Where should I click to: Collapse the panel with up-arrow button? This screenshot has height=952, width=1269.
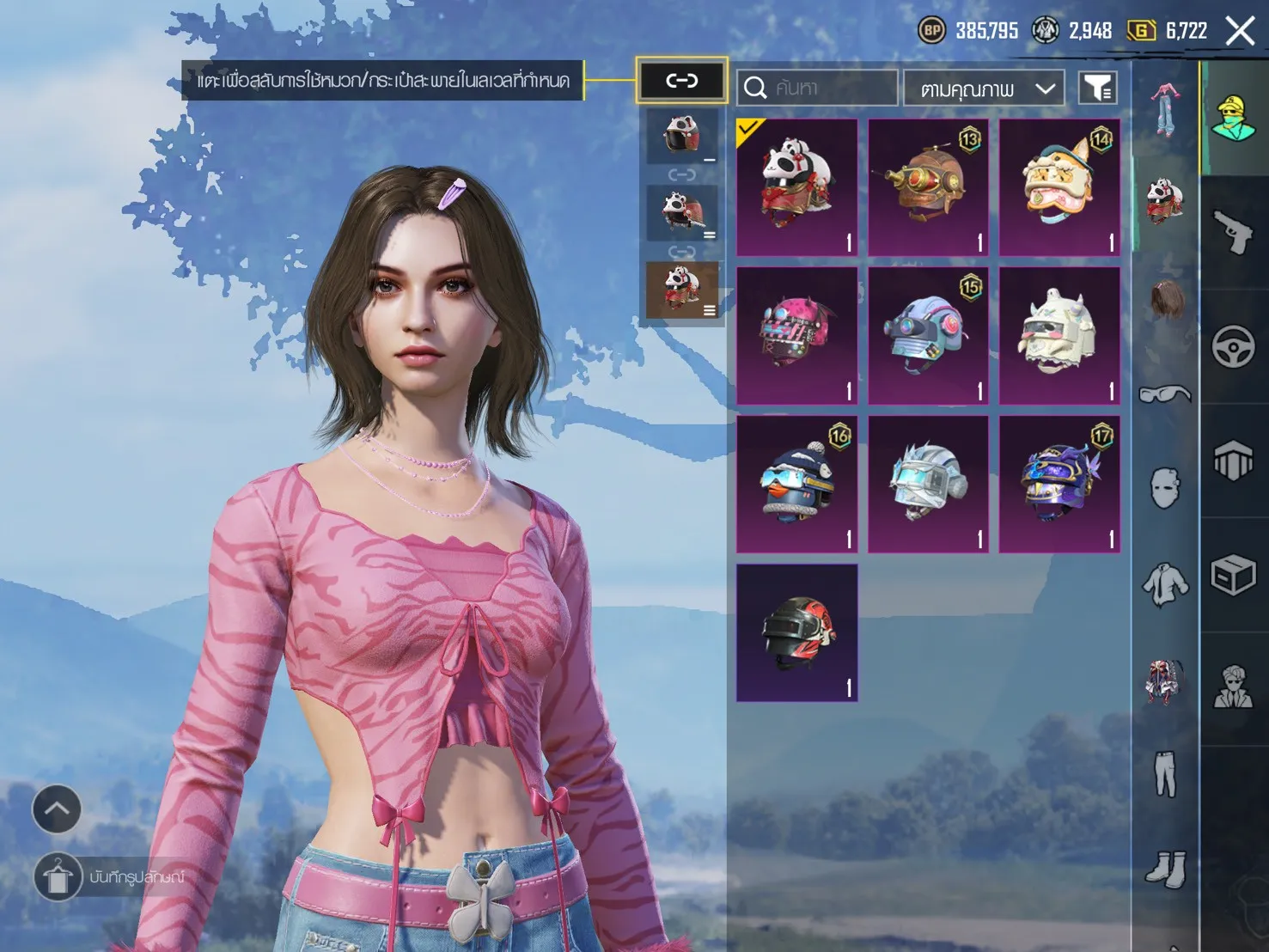(x=57, y=809)
